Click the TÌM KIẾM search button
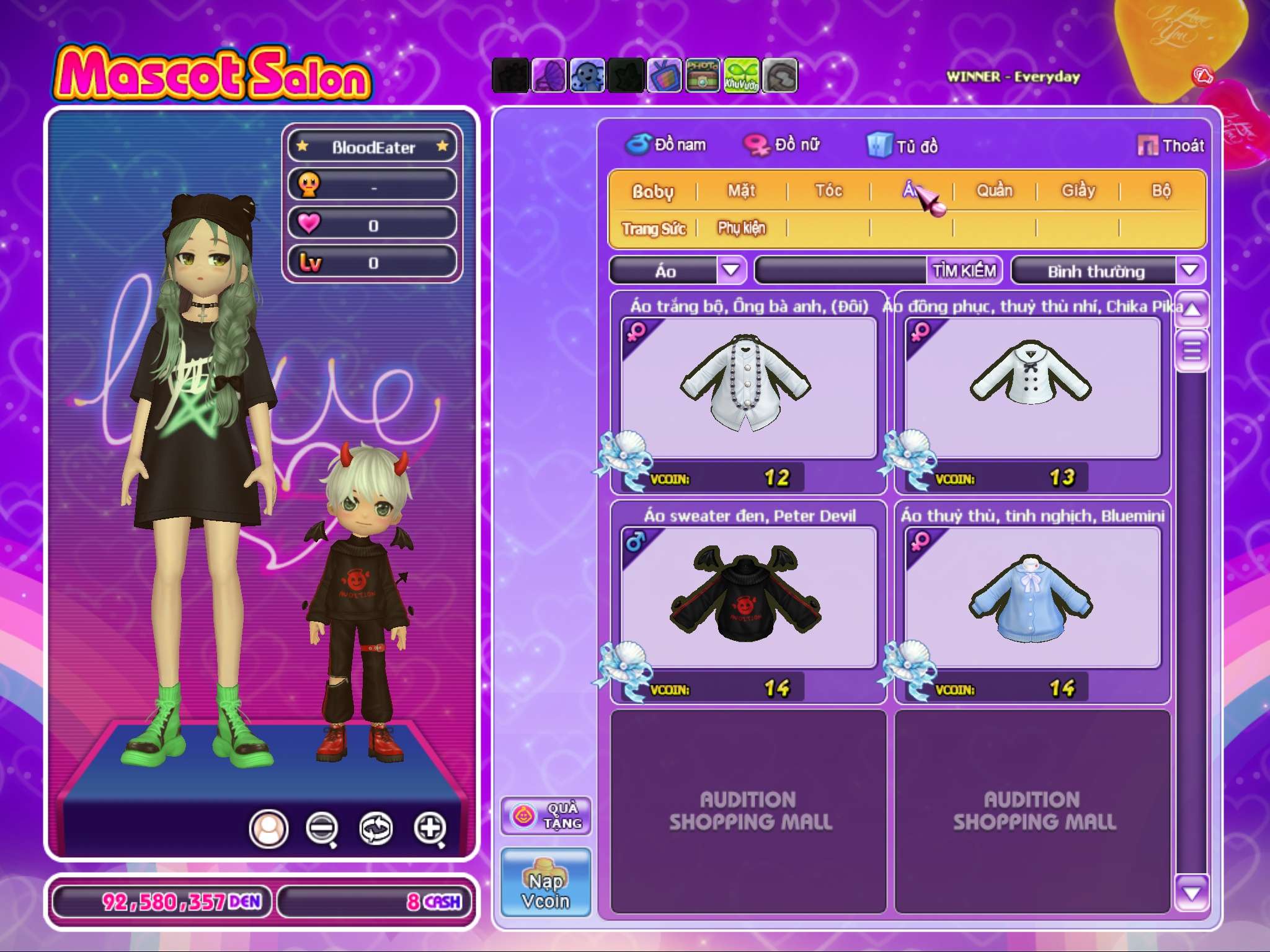 tap(964, 270)
